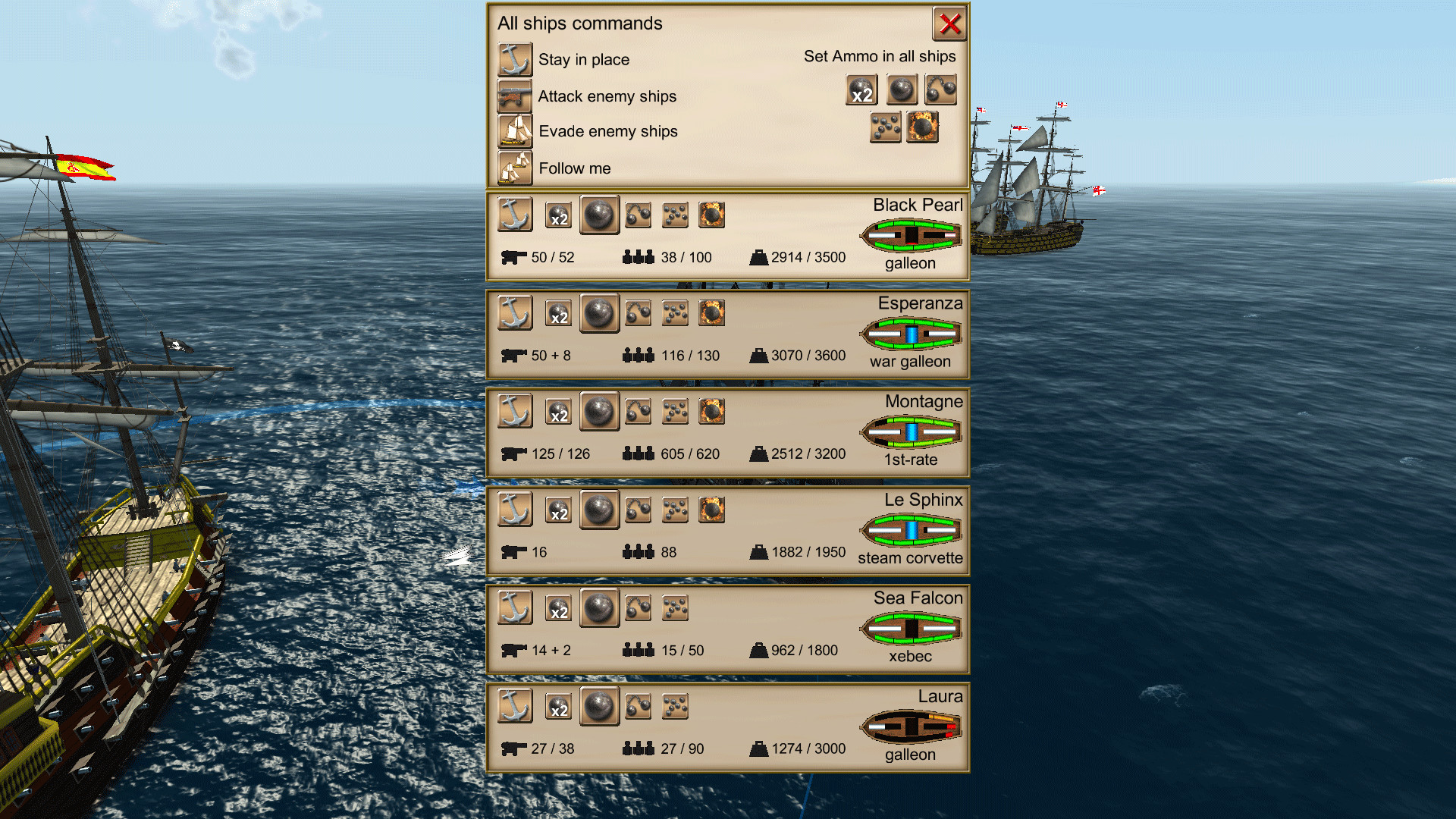This screenshot has width=1456, height=819.
Task: Set grapeshot ammo for Le Sphinx
Action: tap(675, 510)
